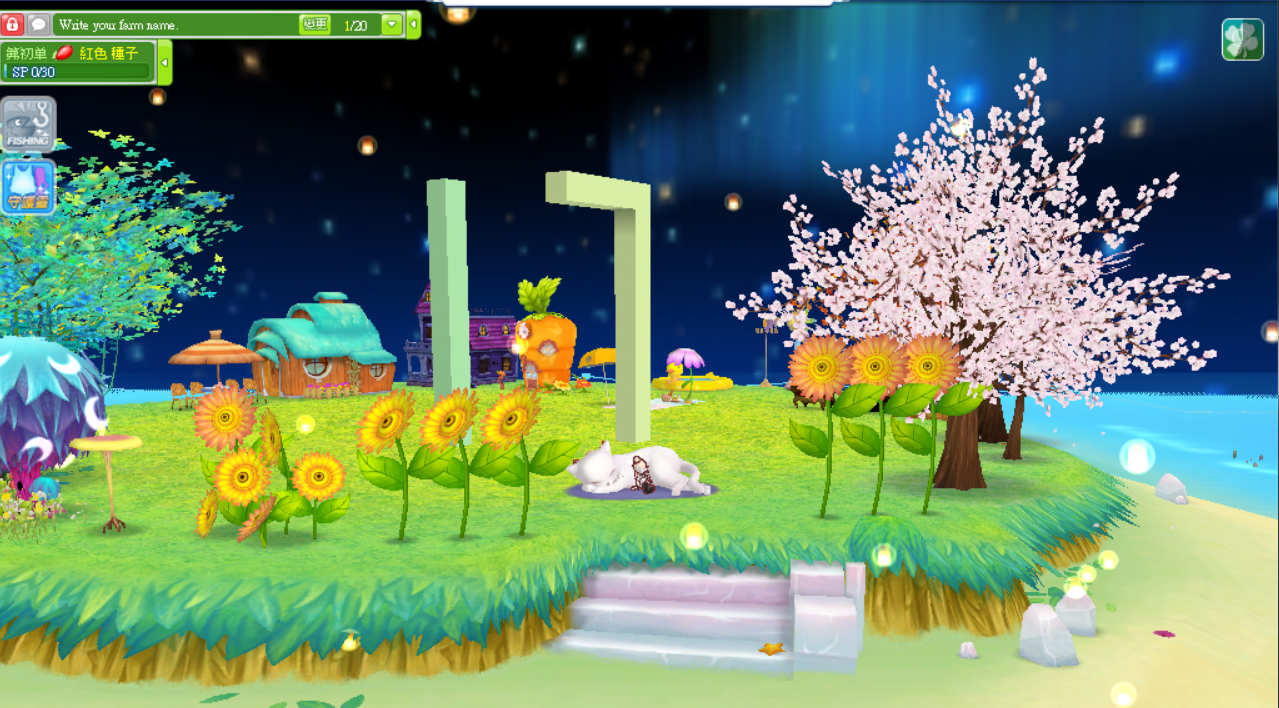
Task: Open the chat speech bubble button
Action: click(38, 24)
